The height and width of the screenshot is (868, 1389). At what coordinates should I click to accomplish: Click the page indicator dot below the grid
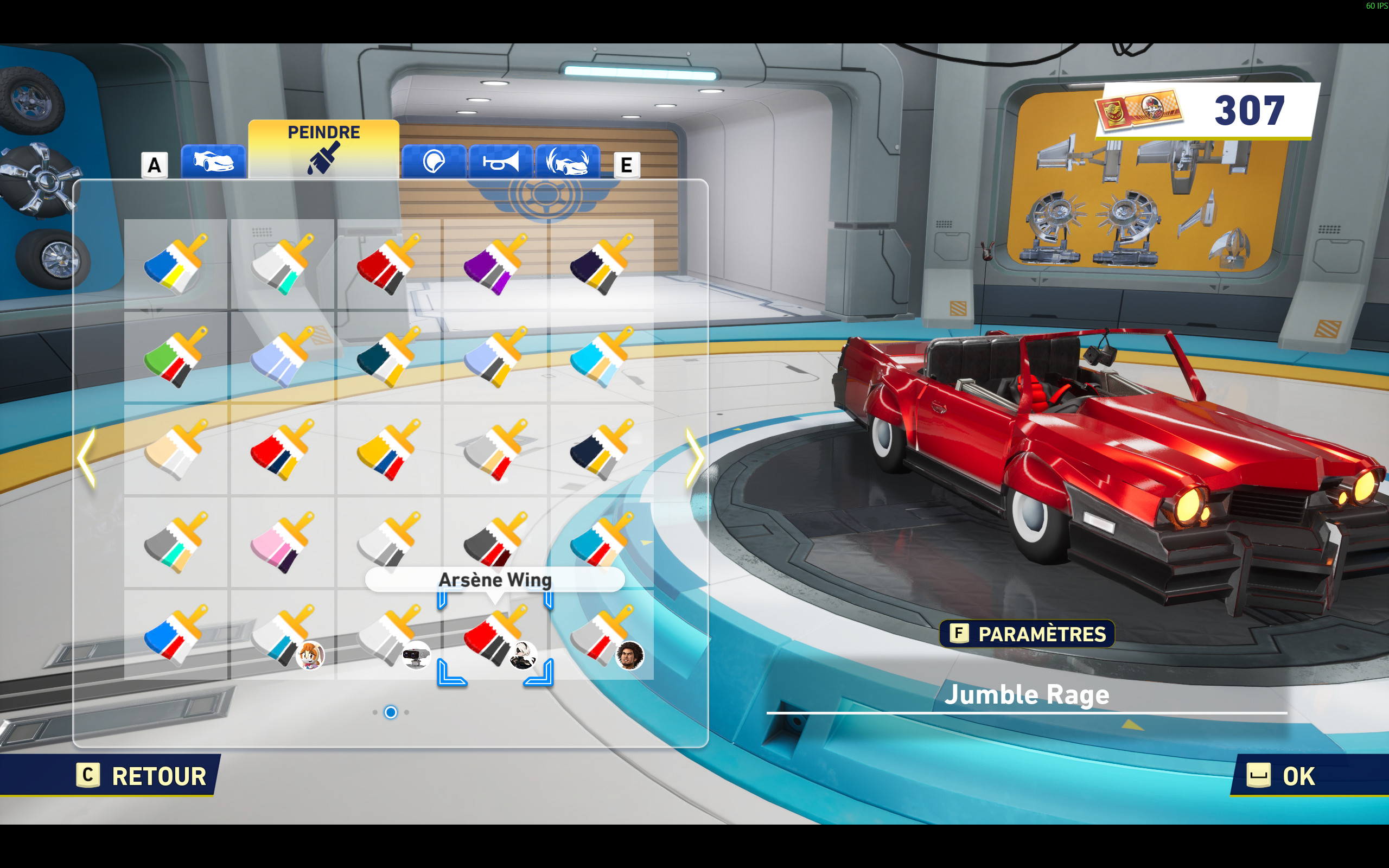(391, 712)
